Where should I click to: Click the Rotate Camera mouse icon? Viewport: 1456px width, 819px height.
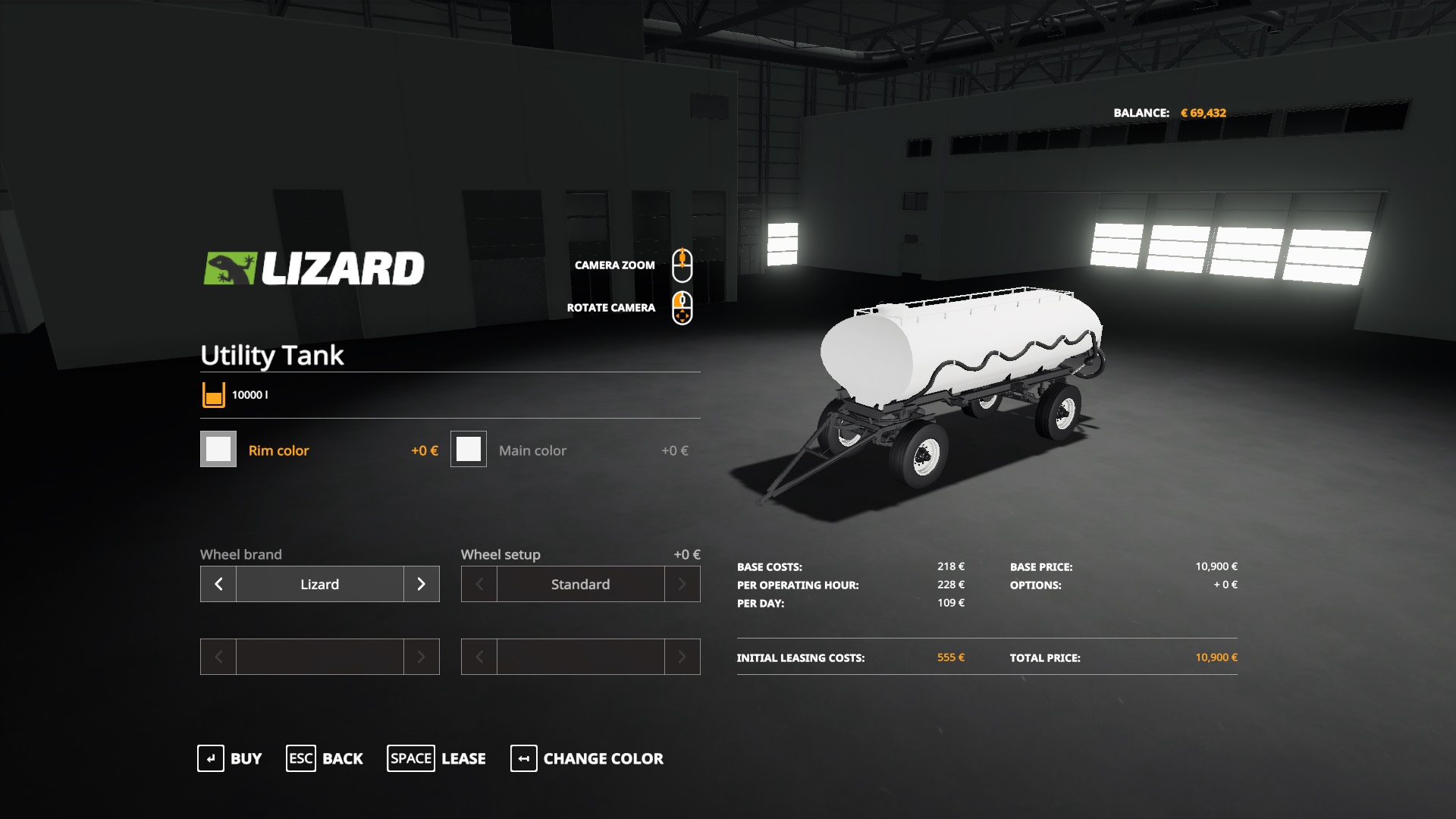tap(683, 308)
